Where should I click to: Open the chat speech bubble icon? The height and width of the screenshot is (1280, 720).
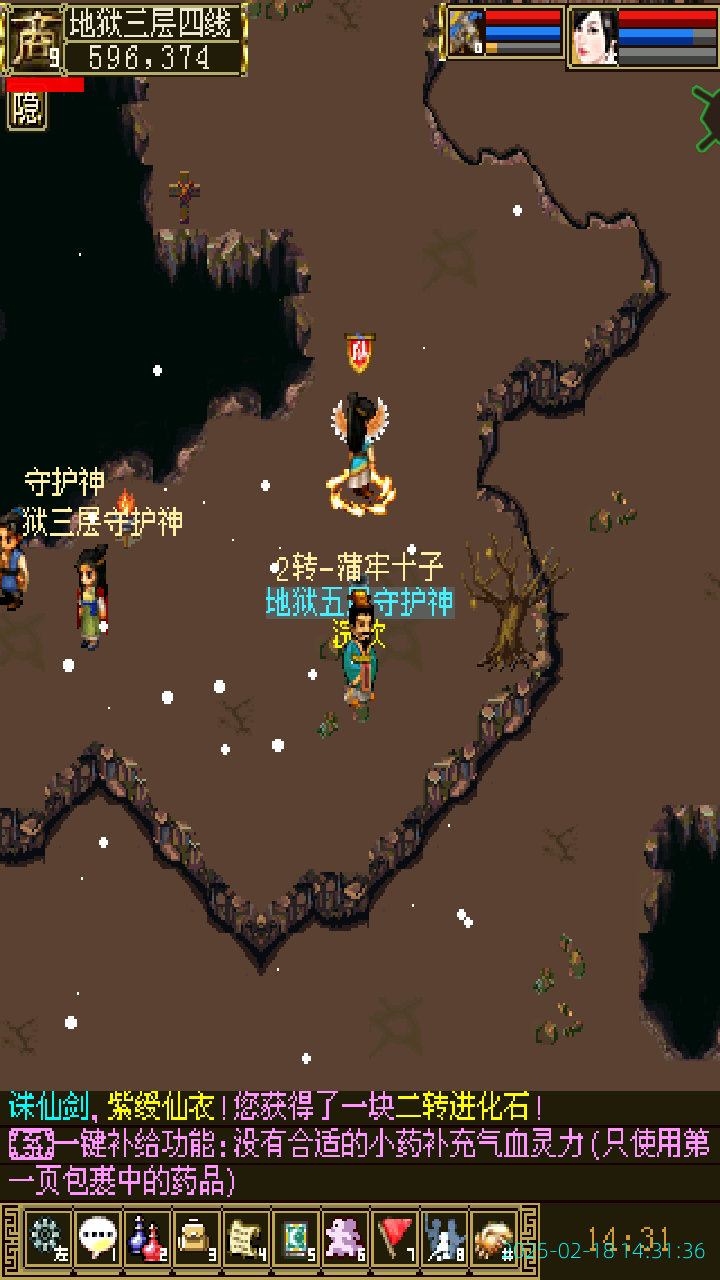(97, 1238)
